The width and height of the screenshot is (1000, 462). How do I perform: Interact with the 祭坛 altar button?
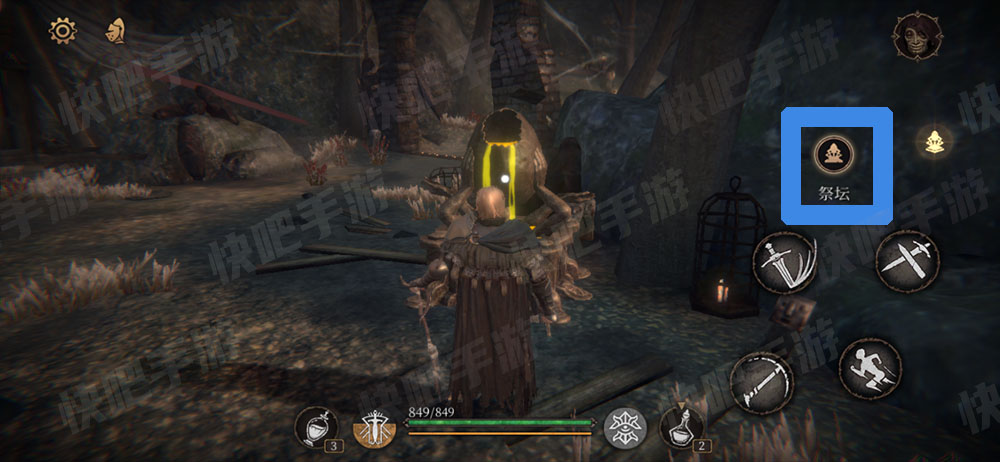830,155
